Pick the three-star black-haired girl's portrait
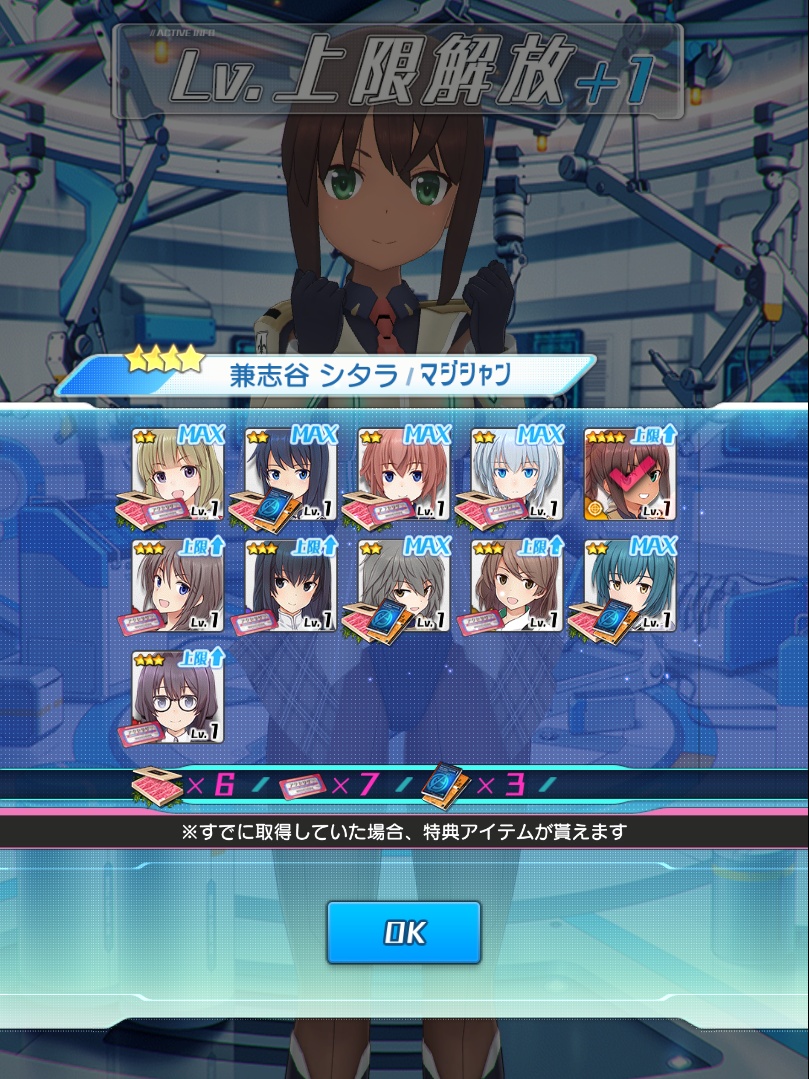 pos(291,587)
